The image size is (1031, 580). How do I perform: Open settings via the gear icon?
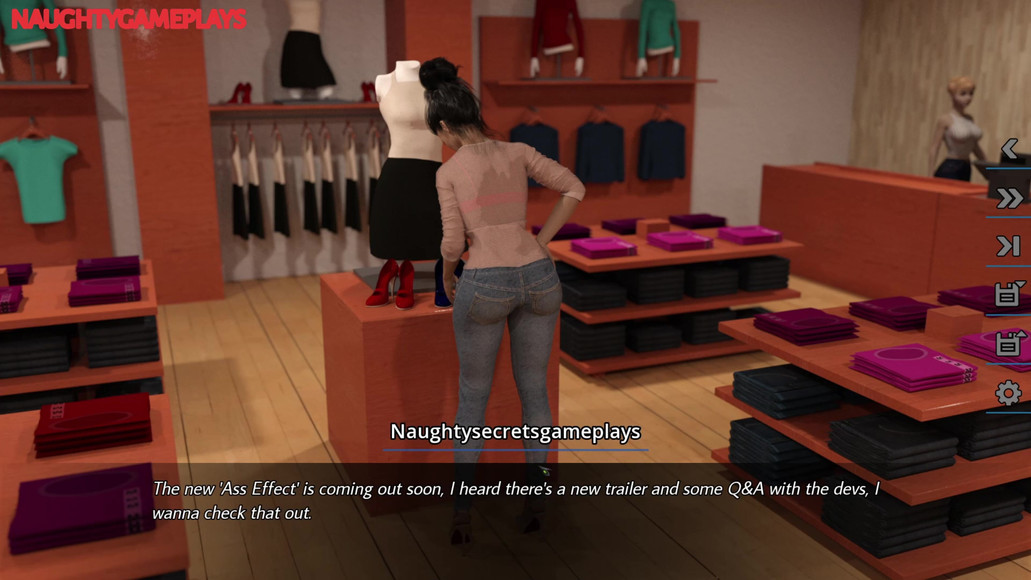pyautogui.click(x=1008, y=393)
